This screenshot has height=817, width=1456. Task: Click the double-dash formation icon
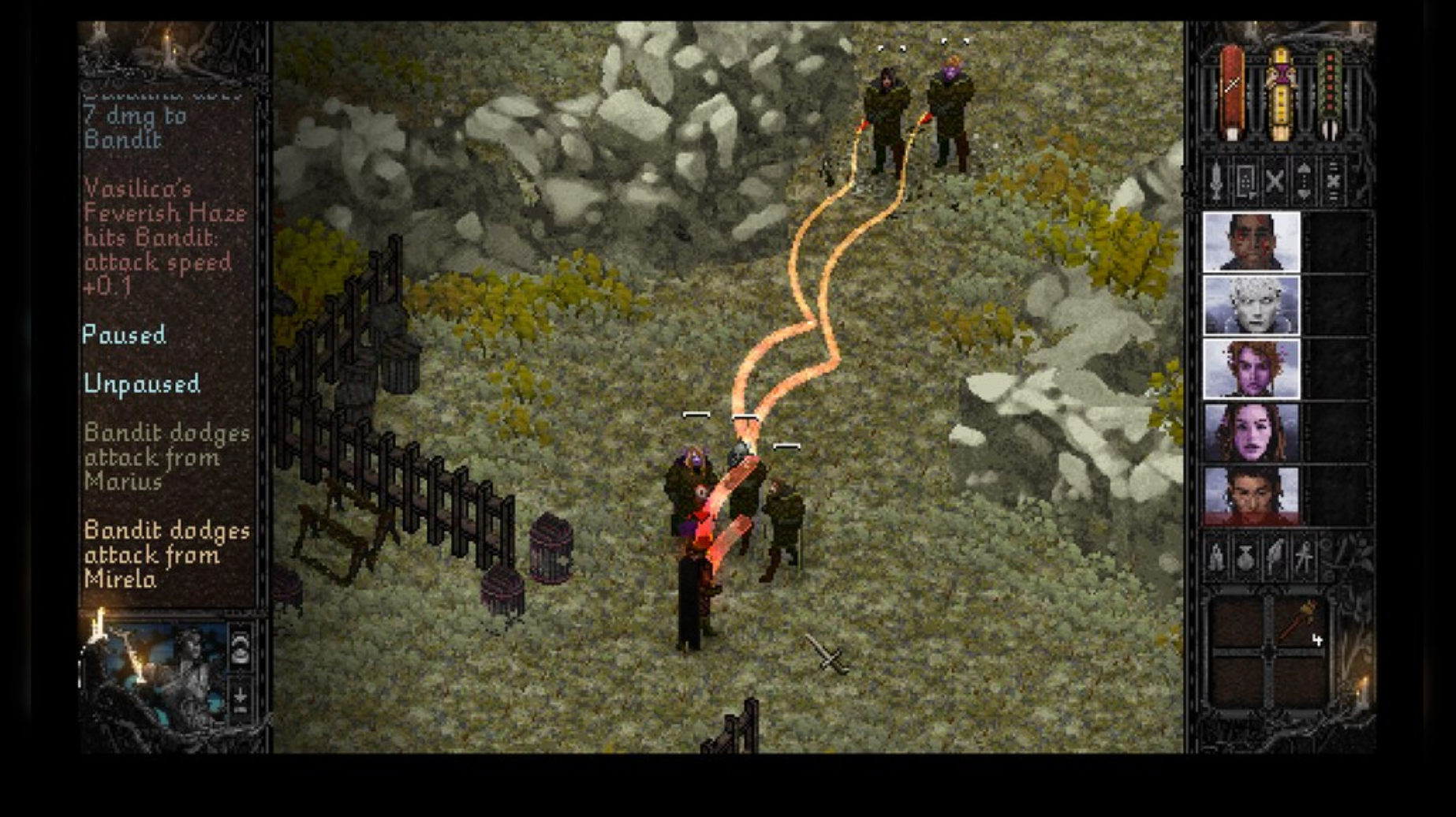[1333, 183]
